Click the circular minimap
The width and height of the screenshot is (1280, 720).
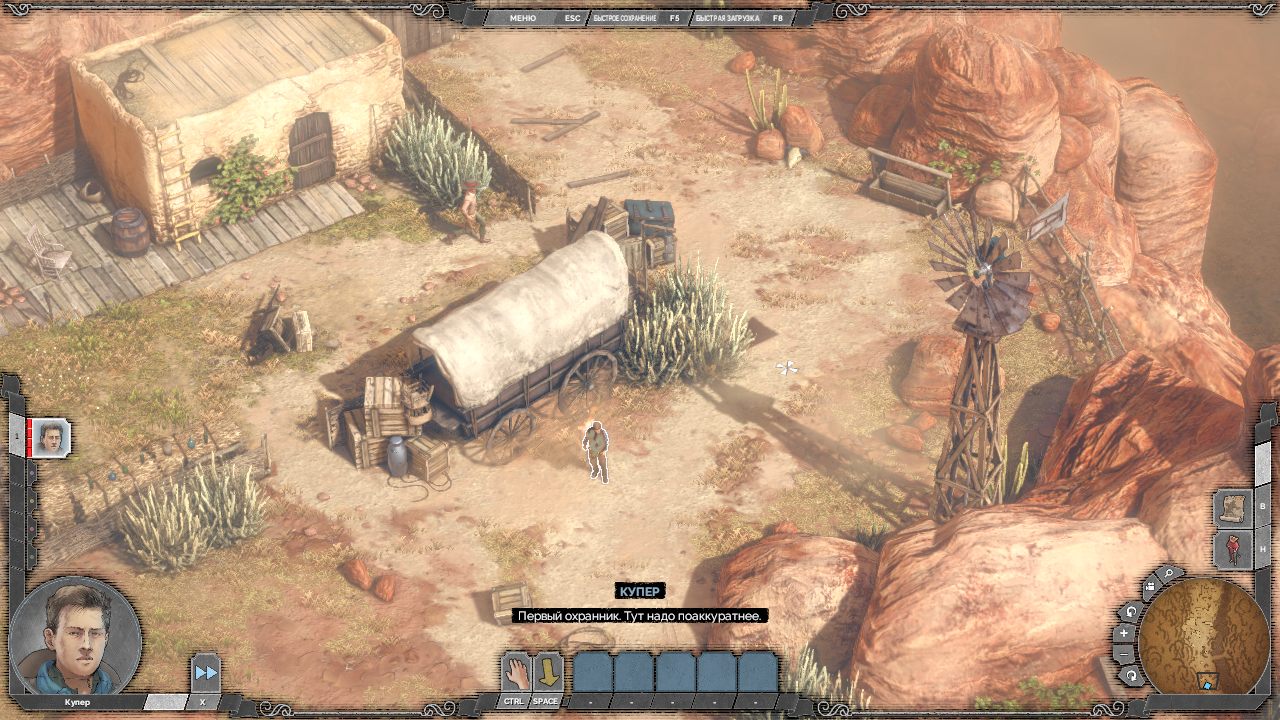(x=1203, y=637)
